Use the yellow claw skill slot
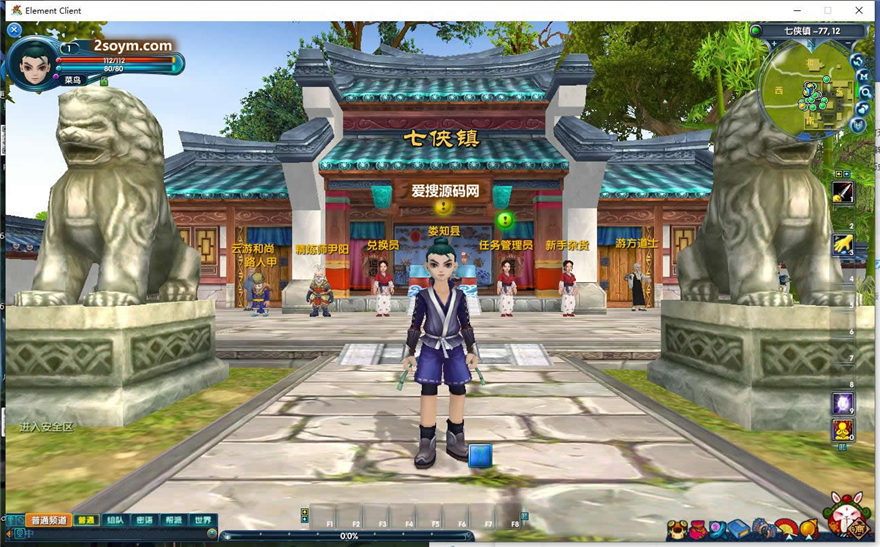880x547 pixels. [x=842, y=245]
